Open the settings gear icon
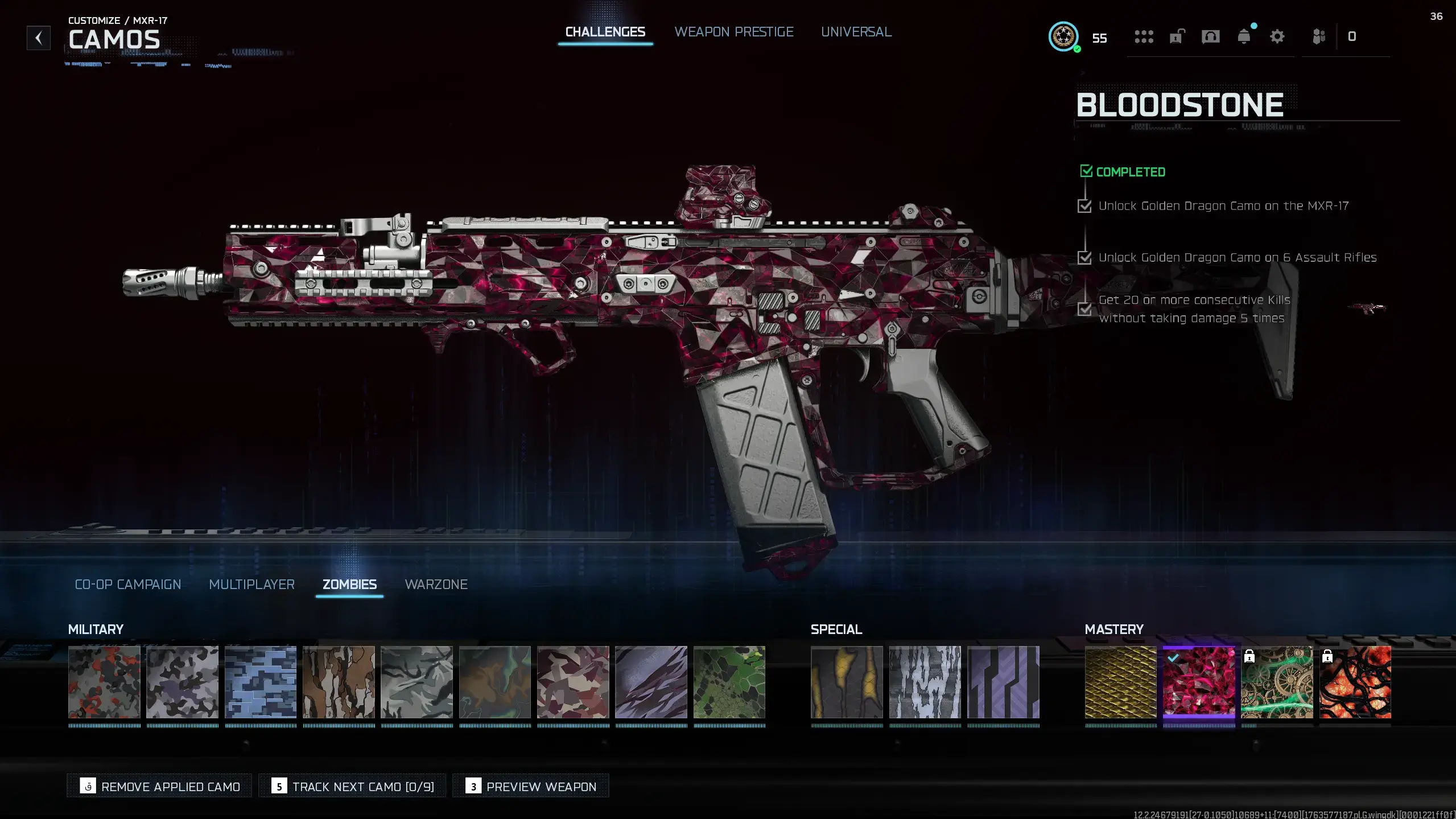The height and width of the screenshot is (819, 1456). [1277, 37]
